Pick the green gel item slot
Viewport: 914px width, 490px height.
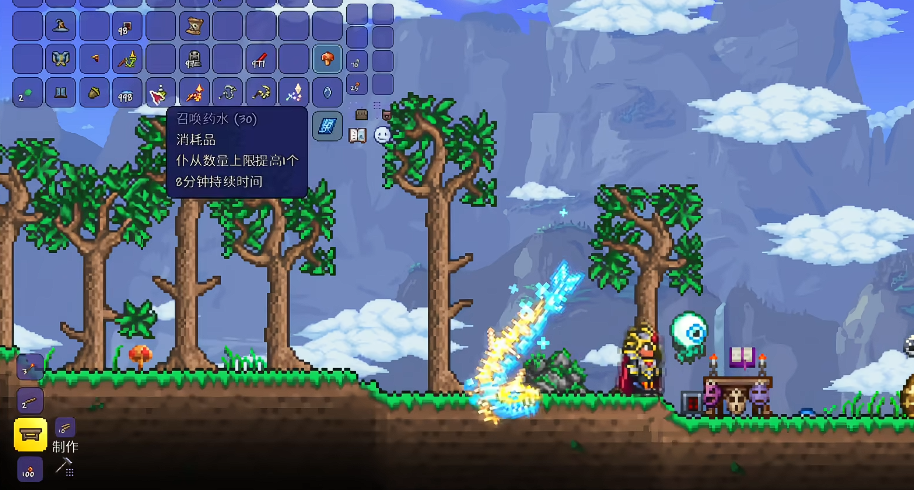coord(28,93)
